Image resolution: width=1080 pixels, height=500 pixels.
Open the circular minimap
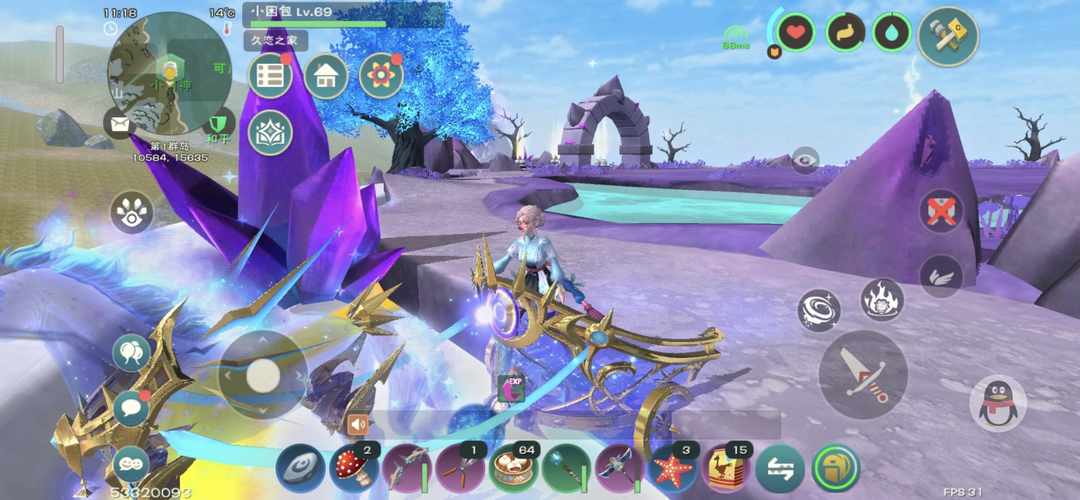coord(168,72)
